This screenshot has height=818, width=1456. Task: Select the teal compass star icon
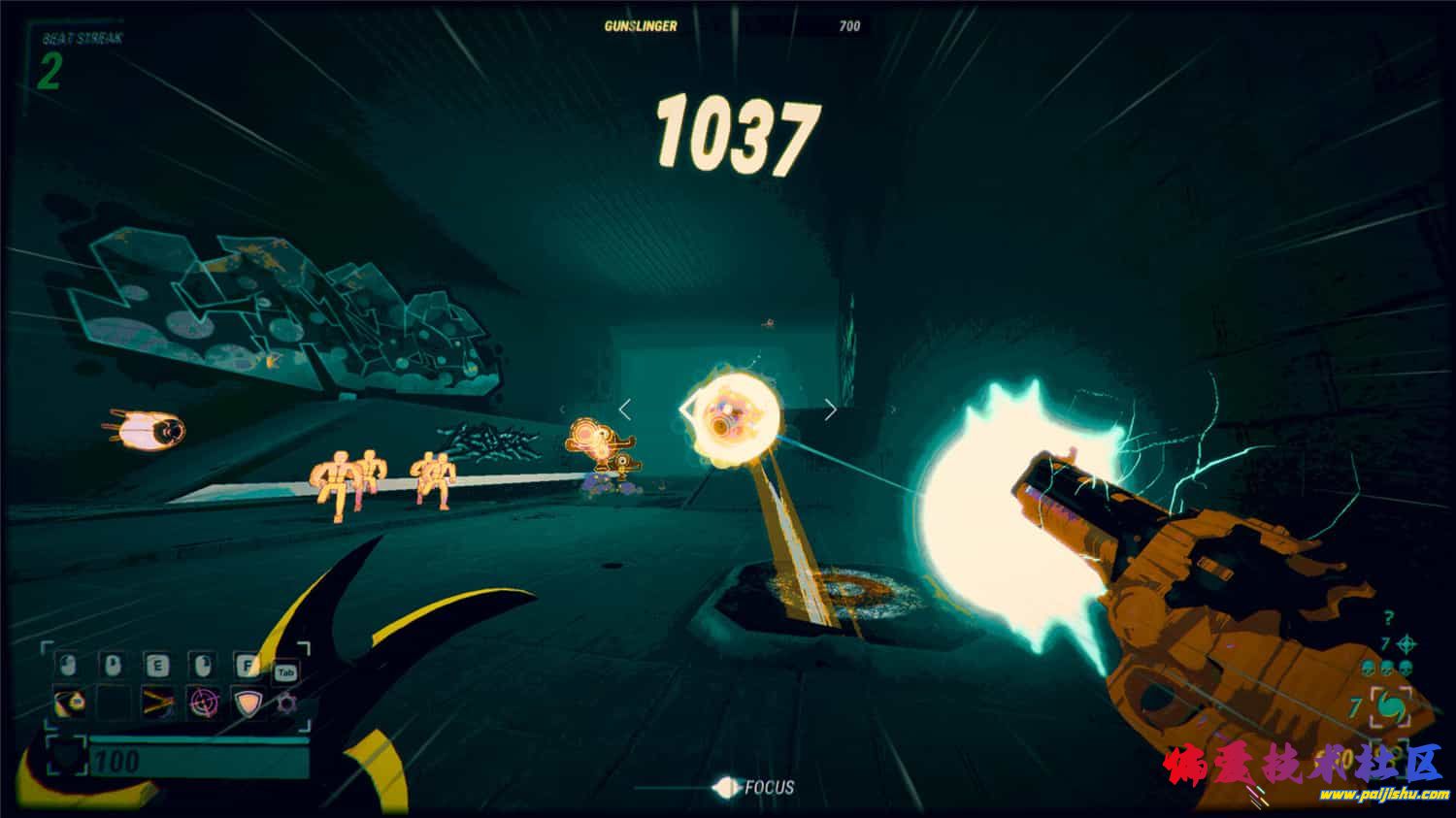[1407, 643]
